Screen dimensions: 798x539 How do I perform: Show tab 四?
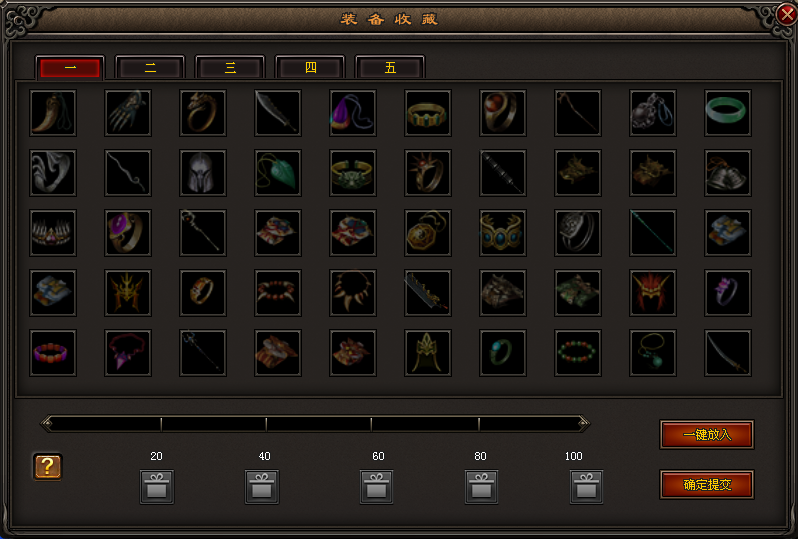click(x=310, y=68)
